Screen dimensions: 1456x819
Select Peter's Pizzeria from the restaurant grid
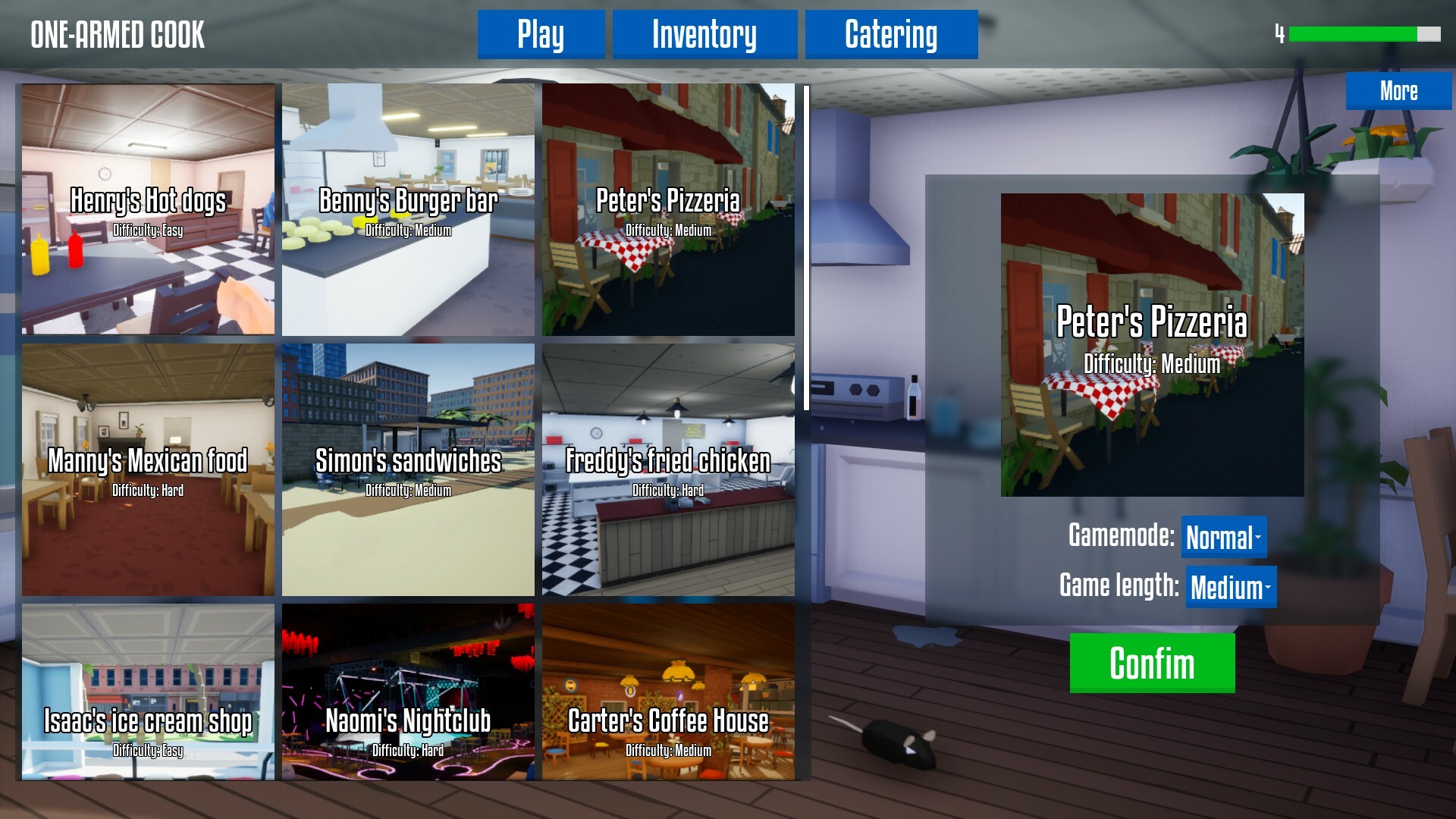click(669, 209)
